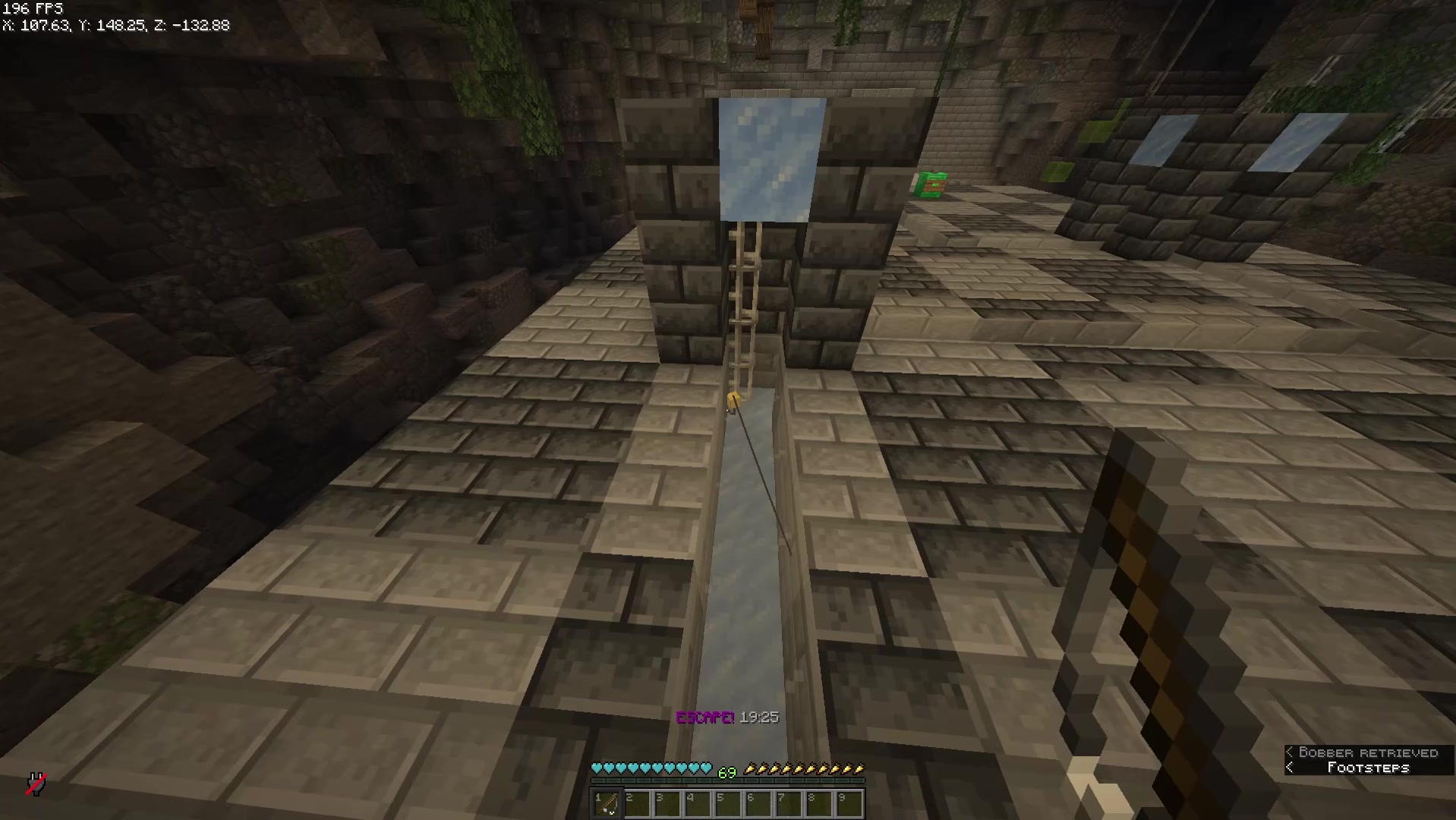Click the 196 FPS counter text

(32, 8)
